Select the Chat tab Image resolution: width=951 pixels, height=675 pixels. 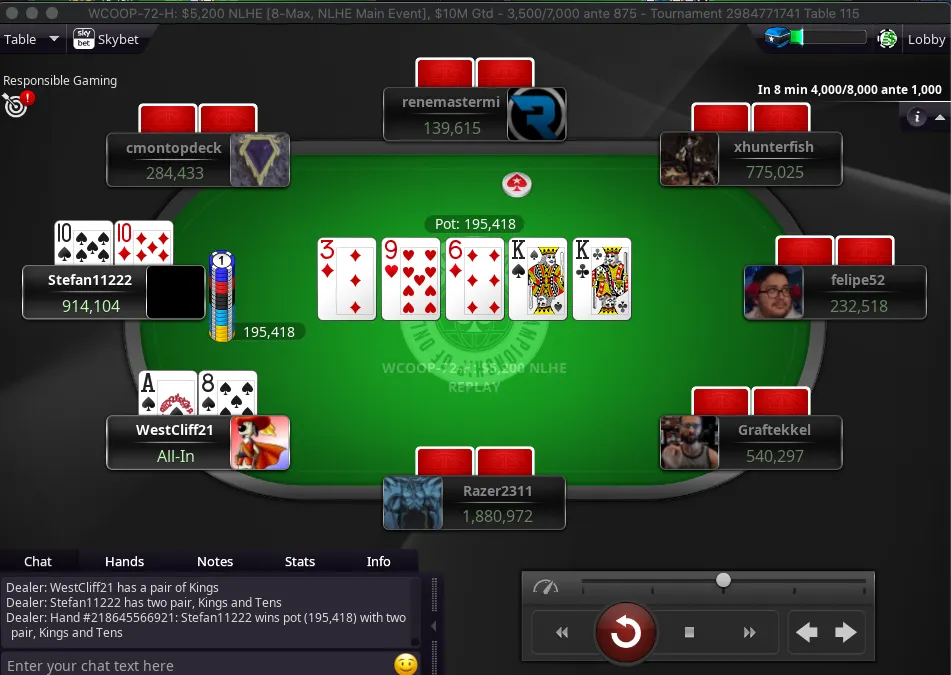[x=38, y=561]
